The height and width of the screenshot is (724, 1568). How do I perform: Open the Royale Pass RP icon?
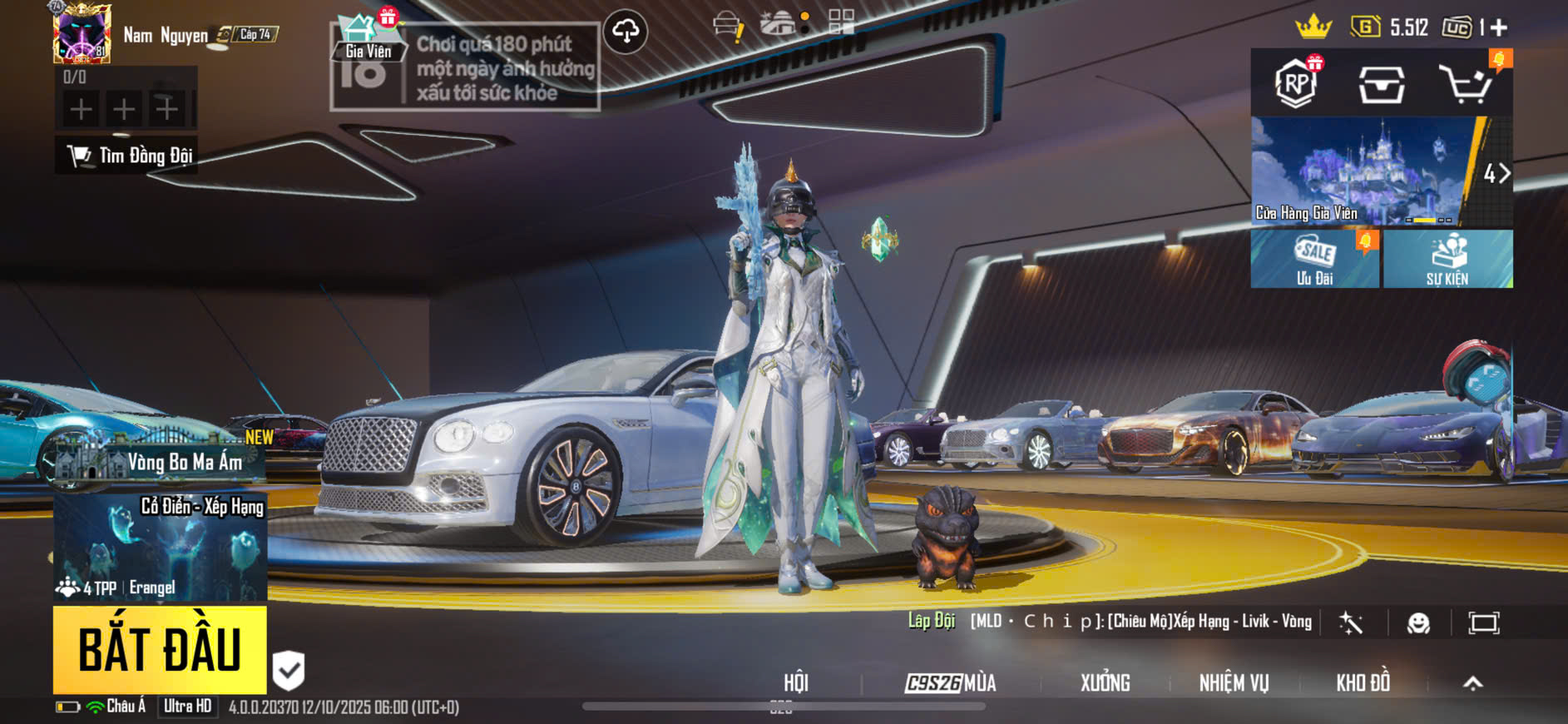click(x=1296, y=83)
